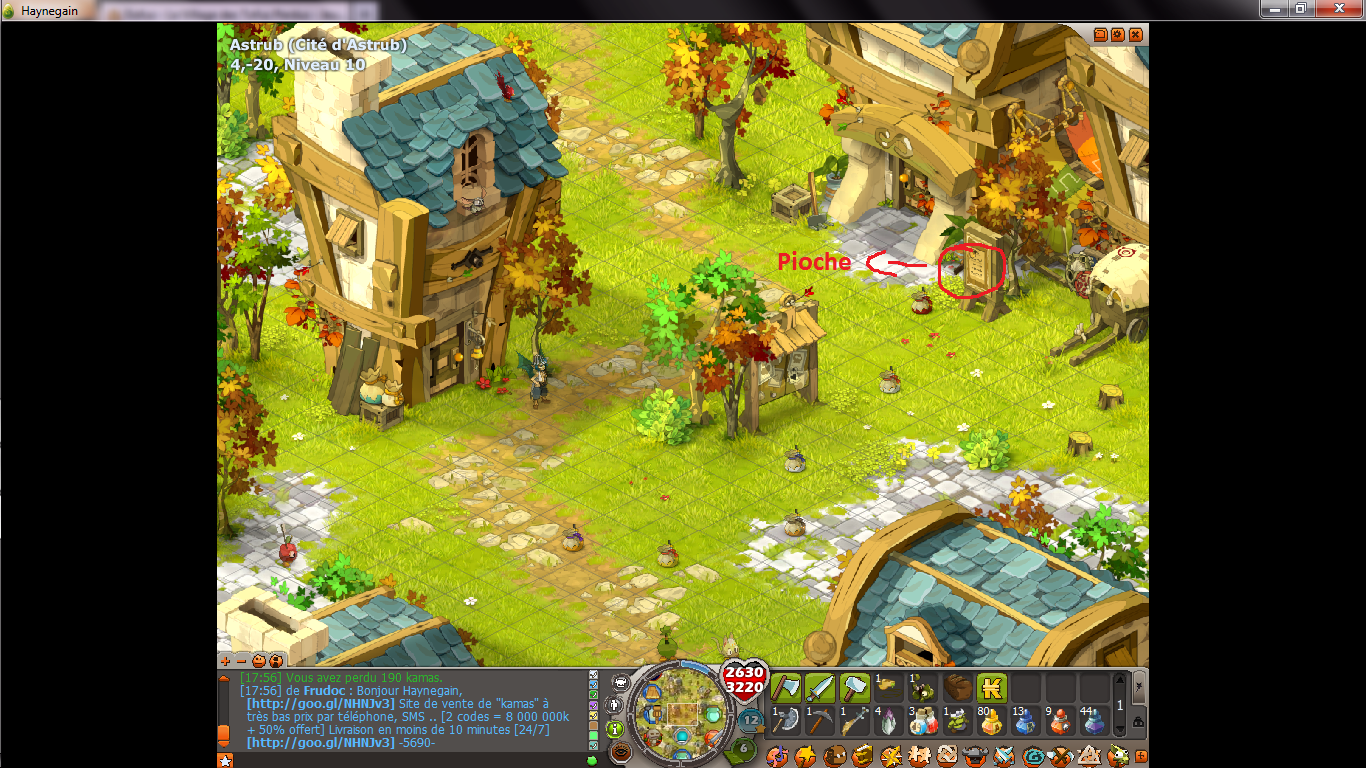This screenshot has height=768, width=1366.
Task: Shrink the chat with the minus button
Action: point(241,661)
